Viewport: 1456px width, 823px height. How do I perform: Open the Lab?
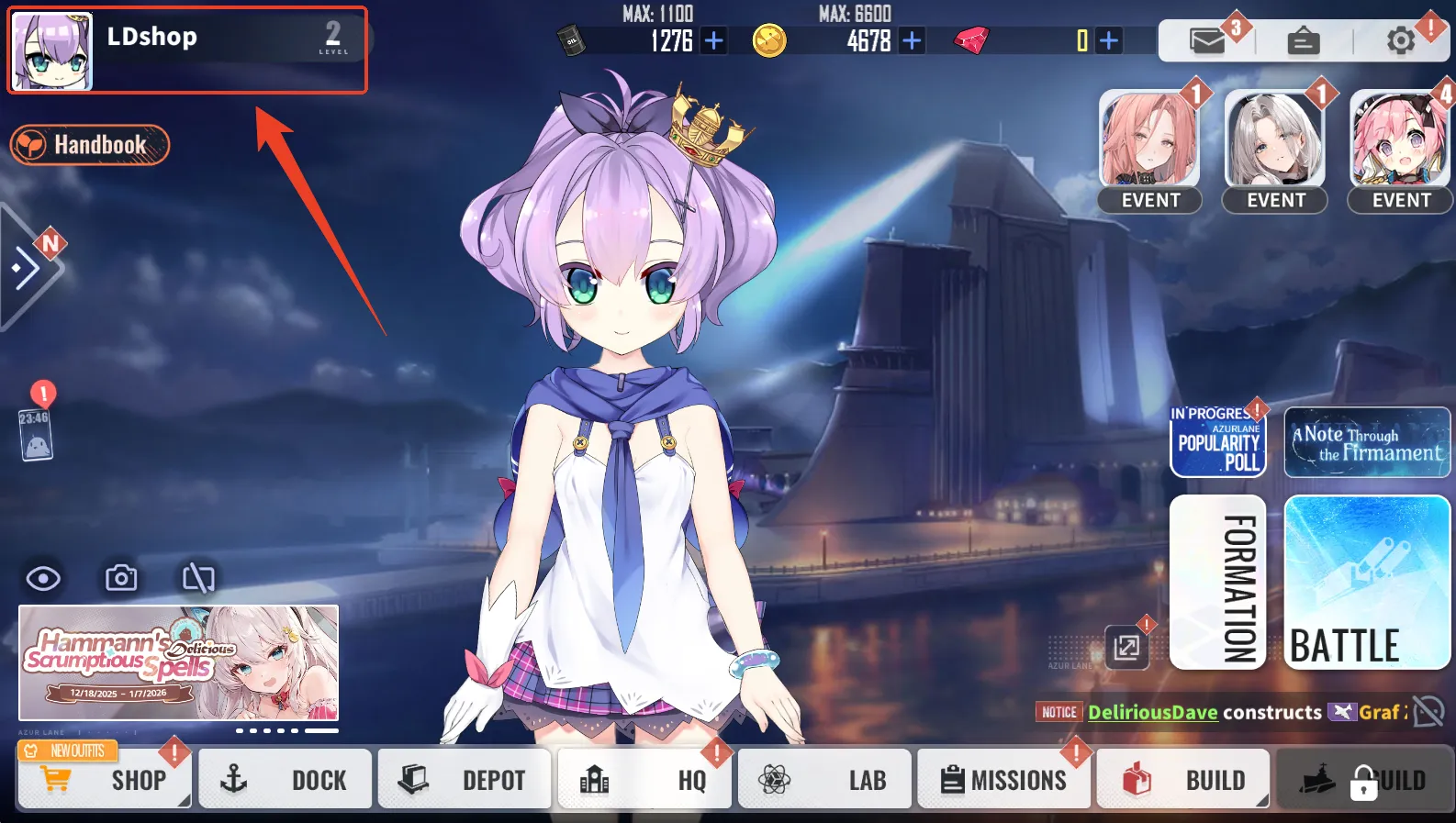pos(823,779)
